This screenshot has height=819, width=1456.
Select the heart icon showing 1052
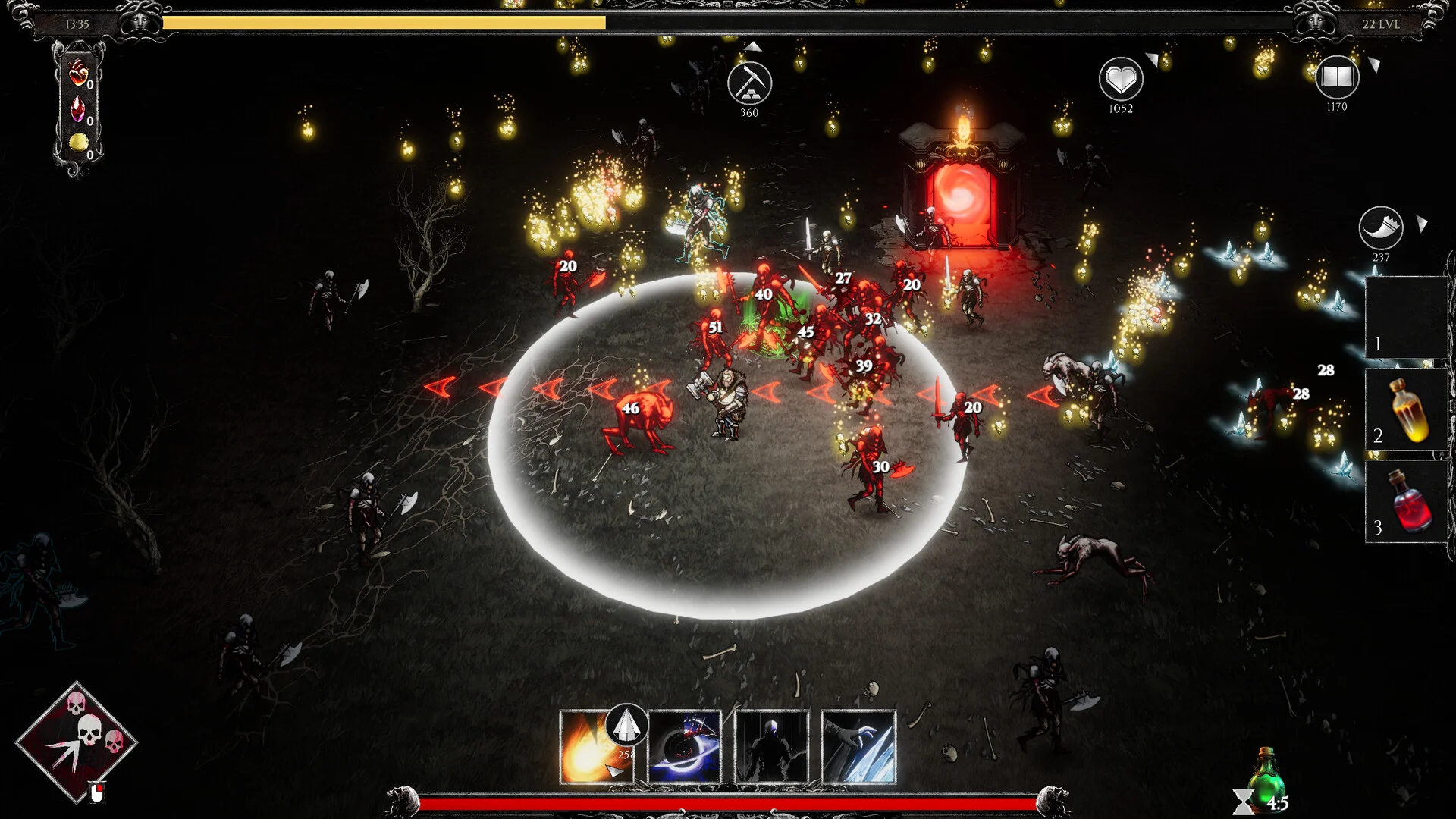[x=1121, y=79]
